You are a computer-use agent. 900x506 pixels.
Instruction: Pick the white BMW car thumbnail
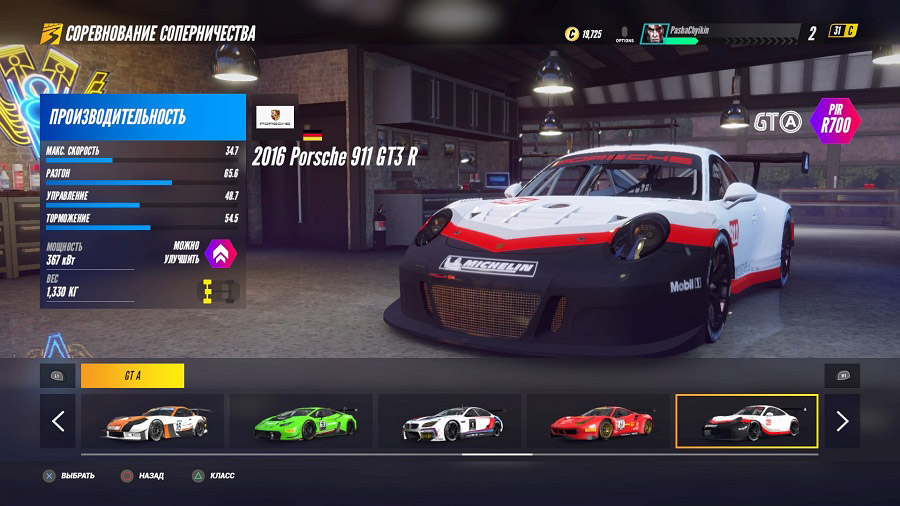click(x=449, y=421)
